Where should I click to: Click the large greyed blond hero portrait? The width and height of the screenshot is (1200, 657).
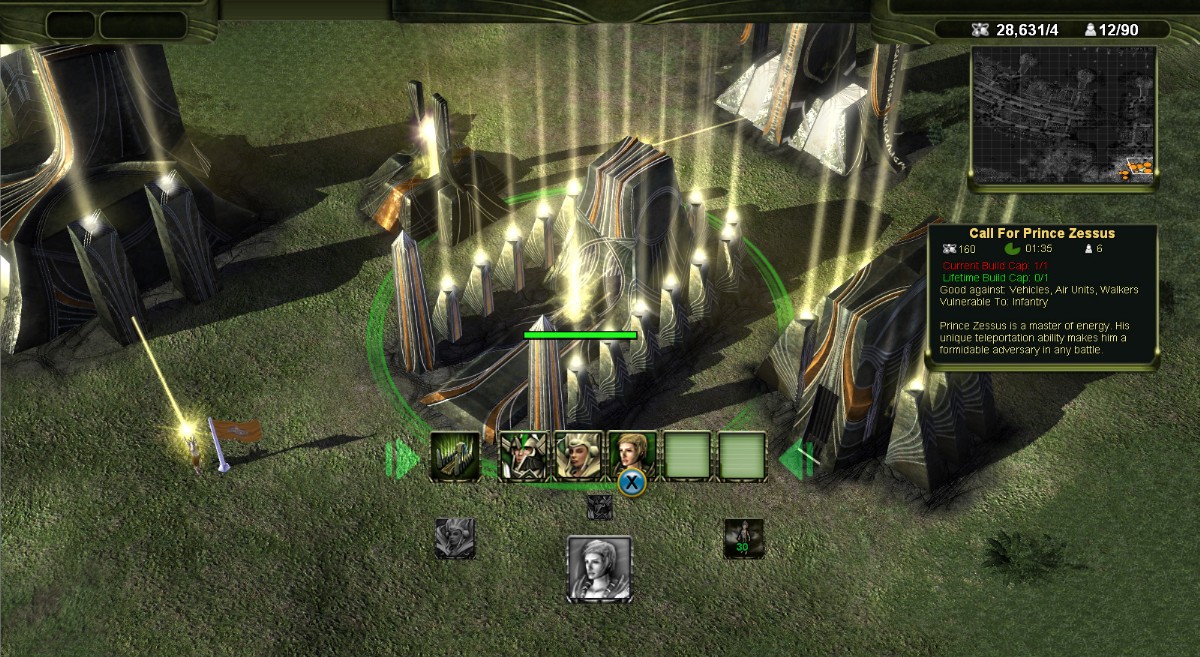599,569
